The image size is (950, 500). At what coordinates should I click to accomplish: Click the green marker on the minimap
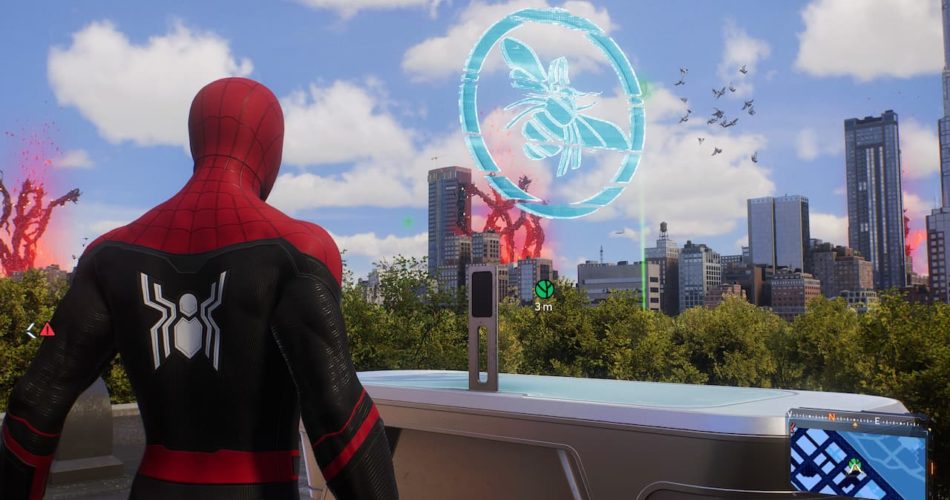855,465
